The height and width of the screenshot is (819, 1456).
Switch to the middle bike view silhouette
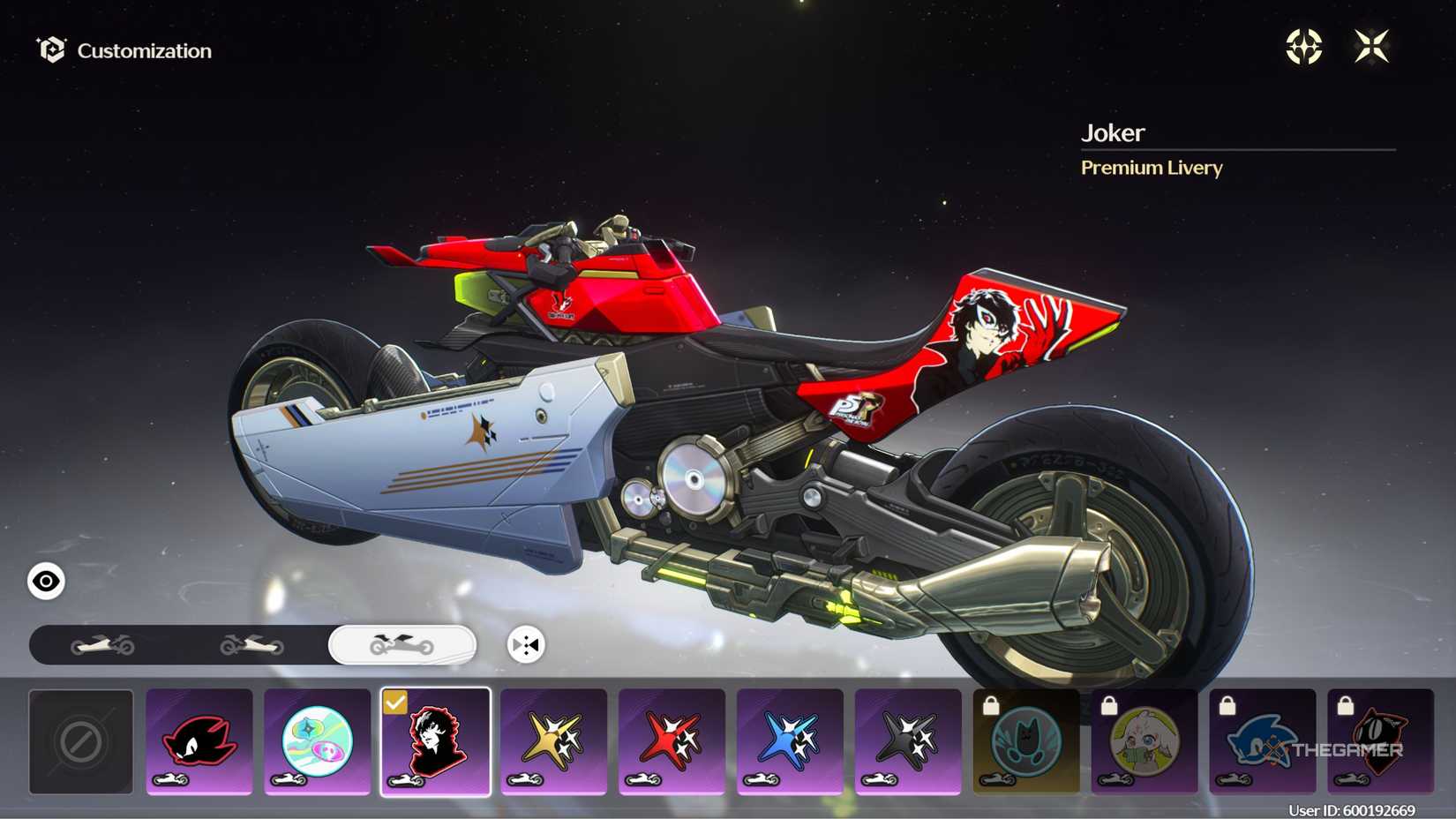pyautogui.click(x=253, y=645)
